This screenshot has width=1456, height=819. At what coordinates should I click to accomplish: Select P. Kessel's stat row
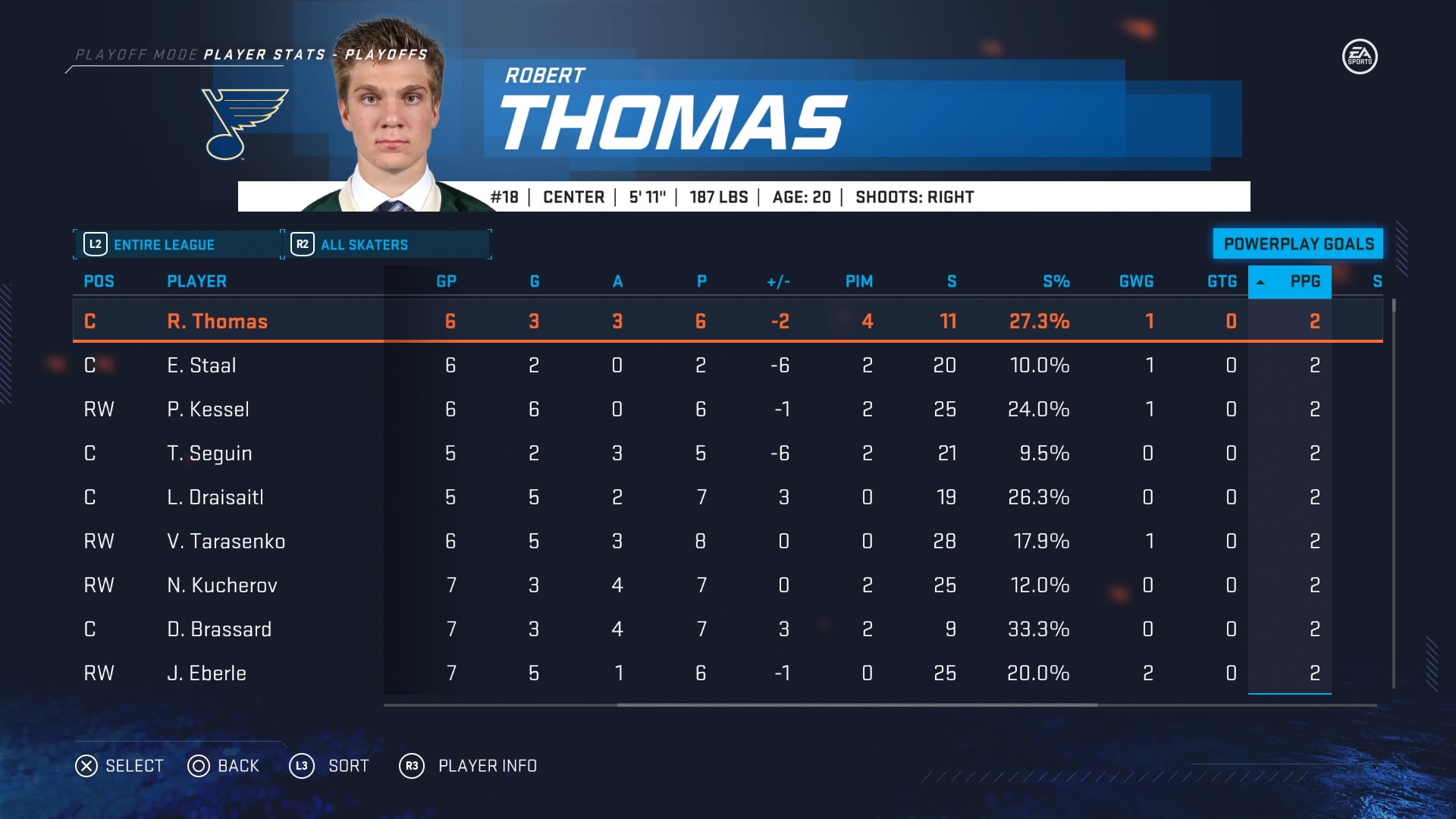point(208,409)
